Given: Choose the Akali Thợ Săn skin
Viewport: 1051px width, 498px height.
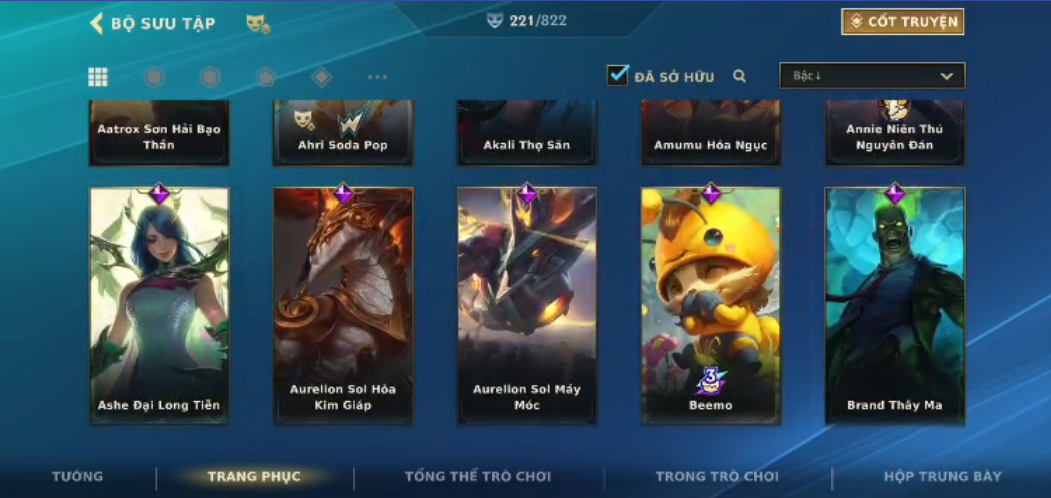Looking at the screenshot, I should click(527, 132).
